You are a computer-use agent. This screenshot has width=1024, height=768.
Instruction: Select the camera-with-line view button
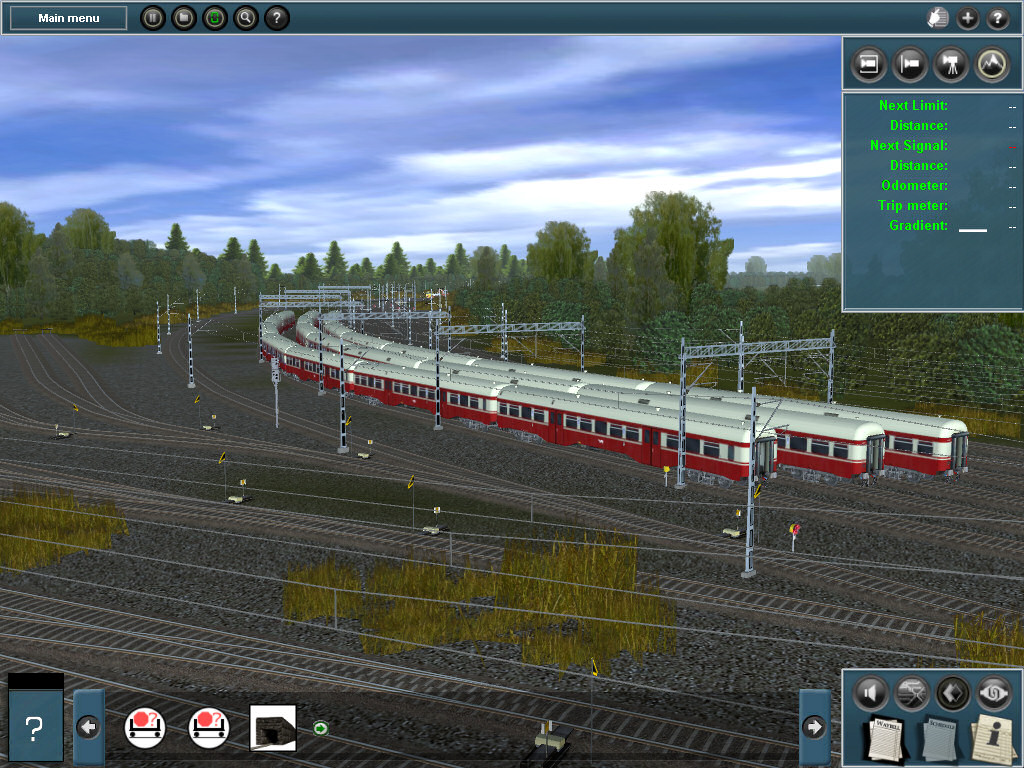tap(910, 63)
